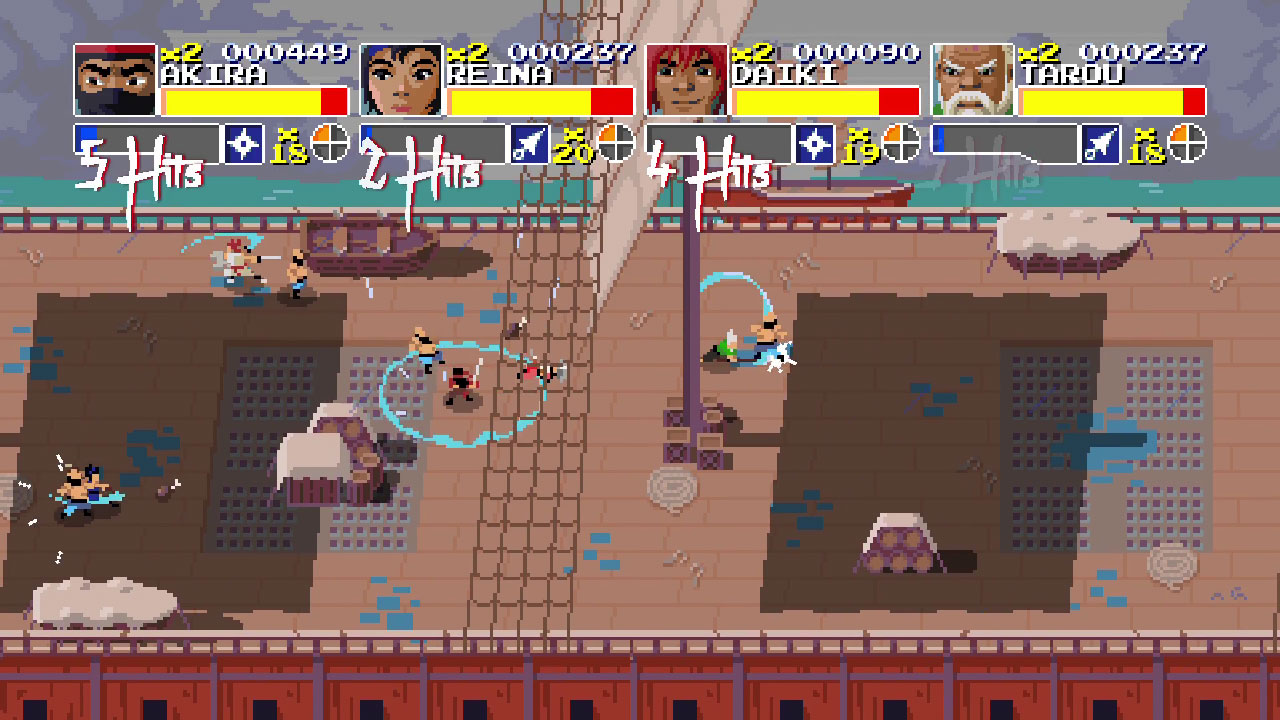Image resolution: width=1280 pixels, height=720 pixels.
Task: Select Akira's ninja portrait
Action: click(112, 82)
